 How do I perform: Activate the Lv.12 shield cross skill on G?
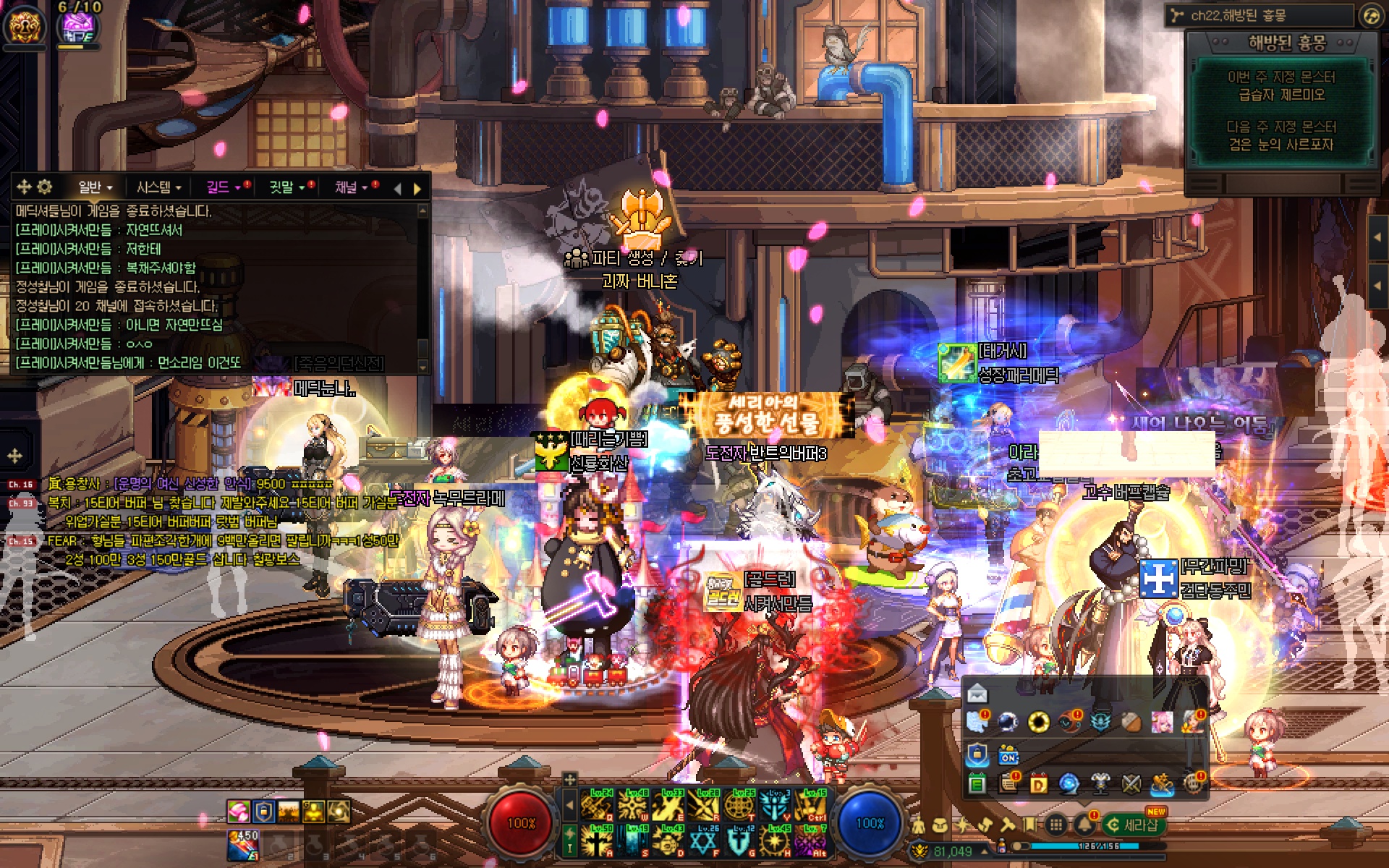click(x=741, y=841)
